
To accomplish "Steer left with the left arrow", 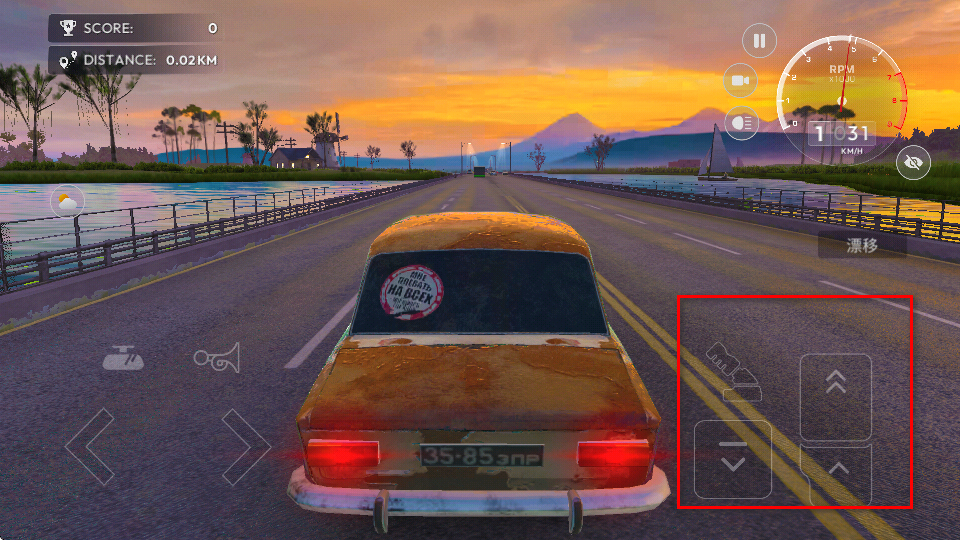I will 90,446.
